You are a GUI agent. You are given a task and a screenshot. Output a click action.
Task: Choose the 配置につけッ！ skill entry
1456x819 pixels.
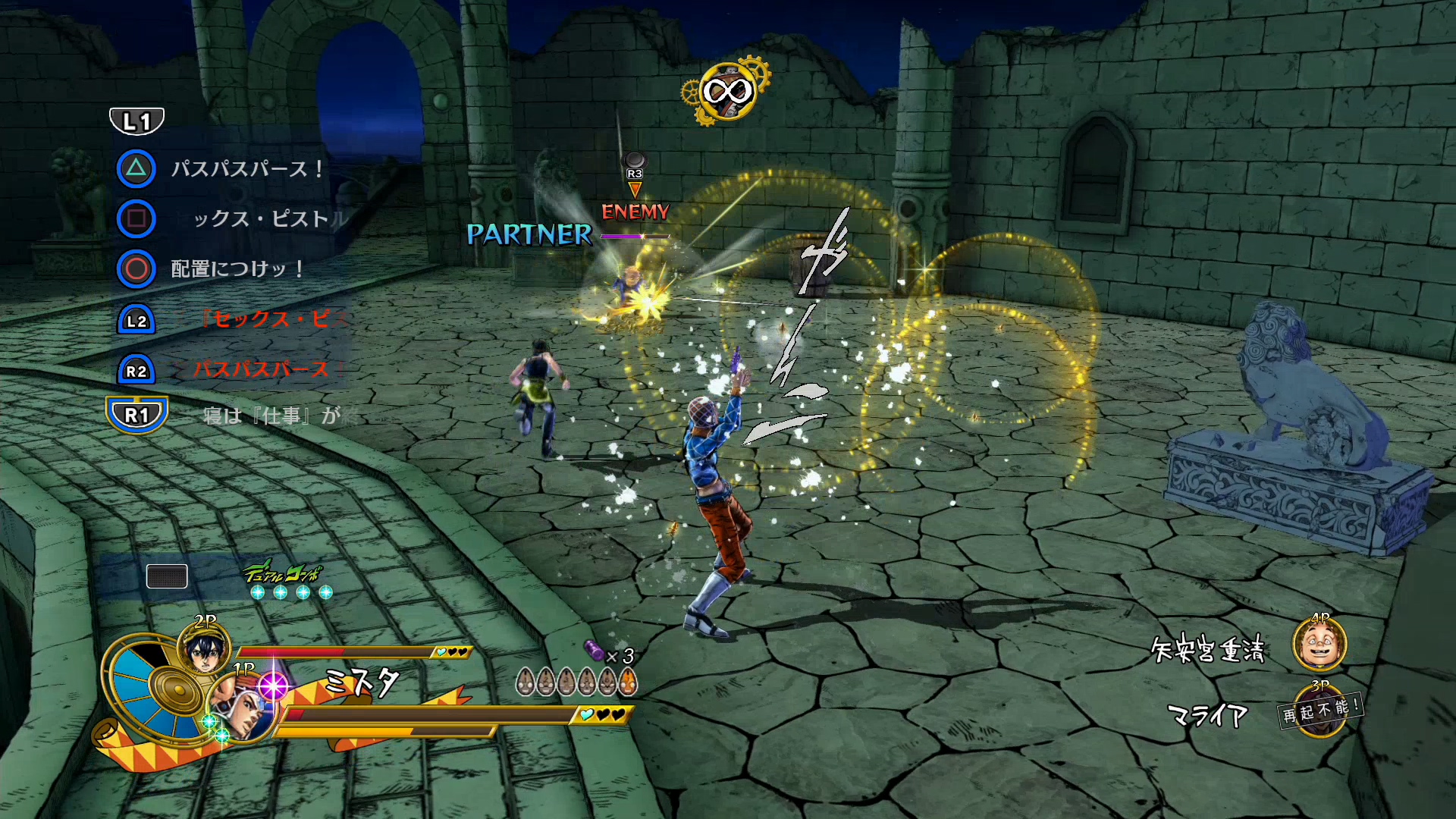point(237,269)
